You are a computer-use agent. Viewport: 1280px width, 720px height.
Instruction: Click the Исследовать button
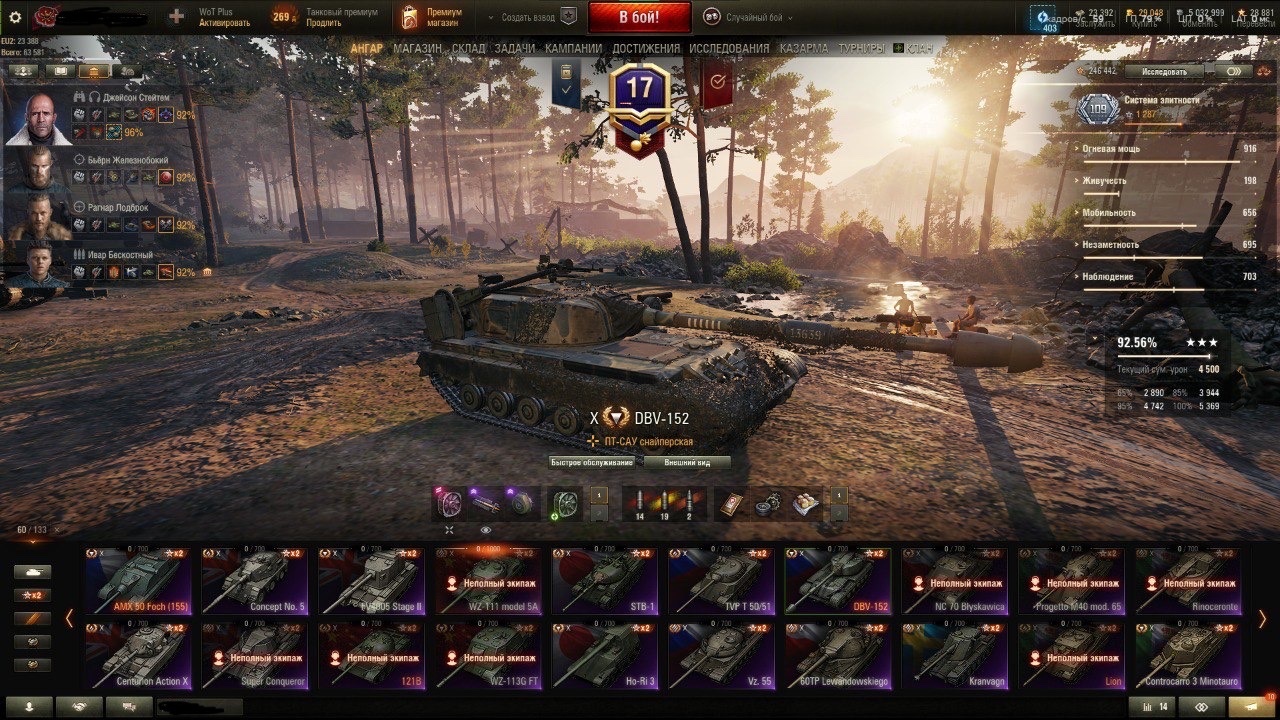1163,72
